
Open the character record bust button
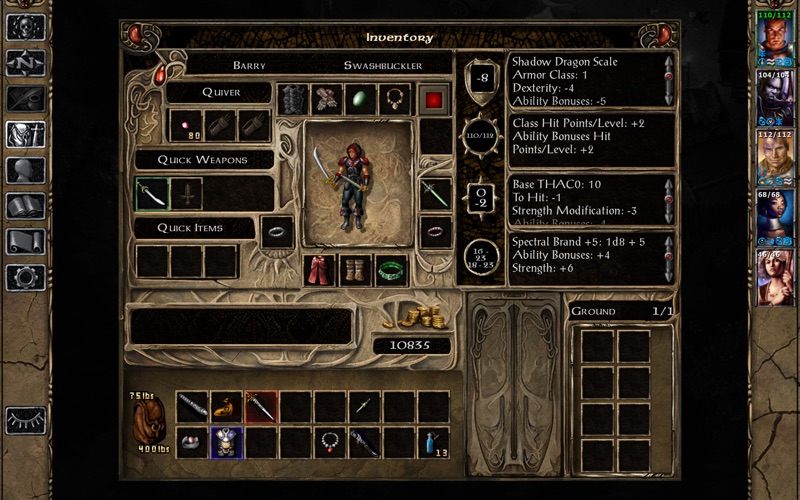click(x=25, y=170)
